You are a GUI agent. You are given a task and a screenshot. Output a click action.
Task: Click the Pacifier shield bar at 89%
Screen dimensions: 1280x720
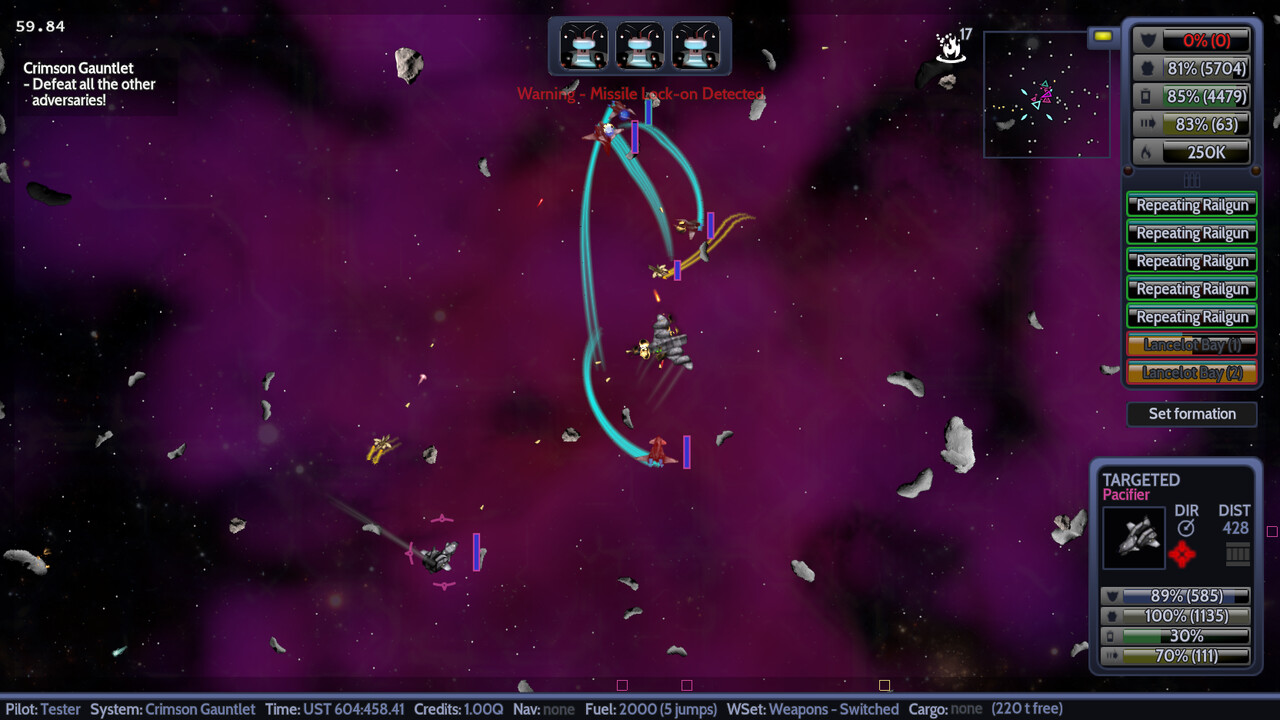pyautogui.click(x=1178, y=595)
